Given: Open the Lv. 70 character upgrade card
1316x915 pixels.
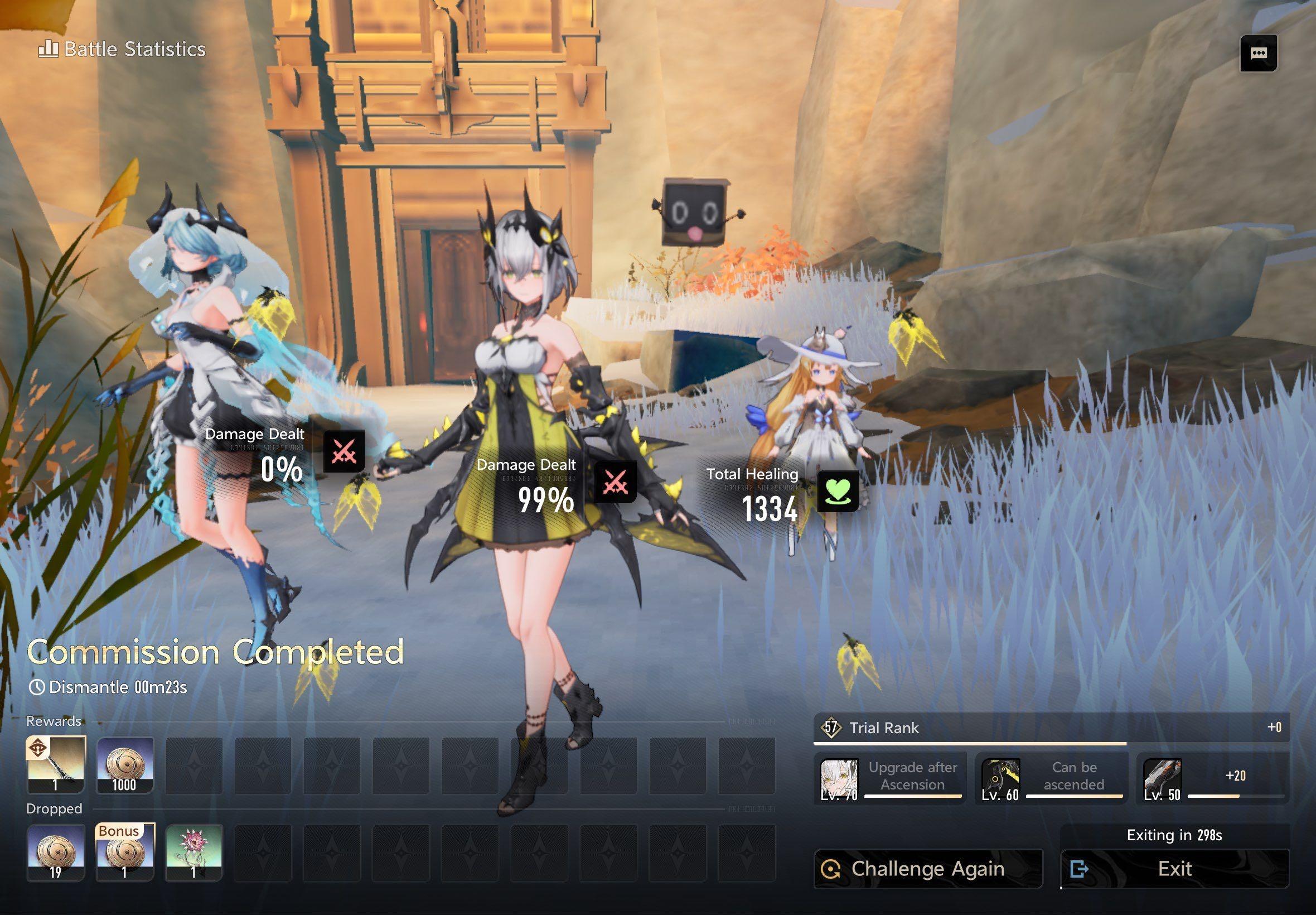Looking at the screenshot, I should pyautogui.click(x=891, y=778).
